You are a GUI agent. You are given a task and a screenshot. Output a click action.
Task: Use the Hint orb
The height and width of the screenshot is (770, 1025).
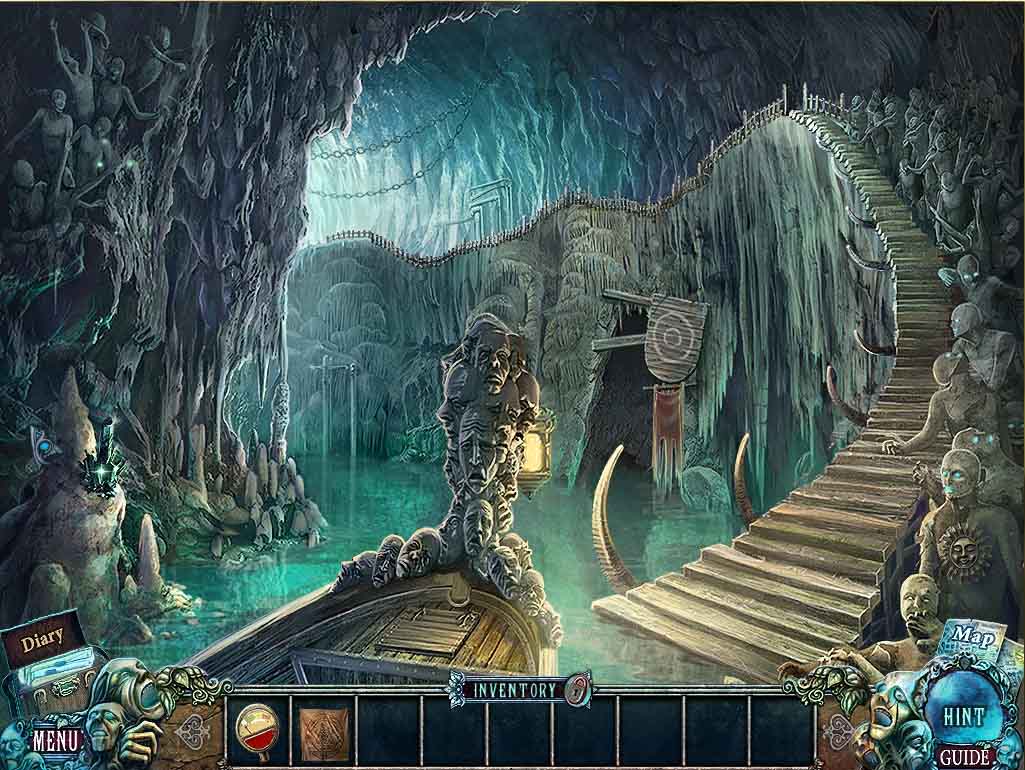pyautogui.click(x=963, y=715)
